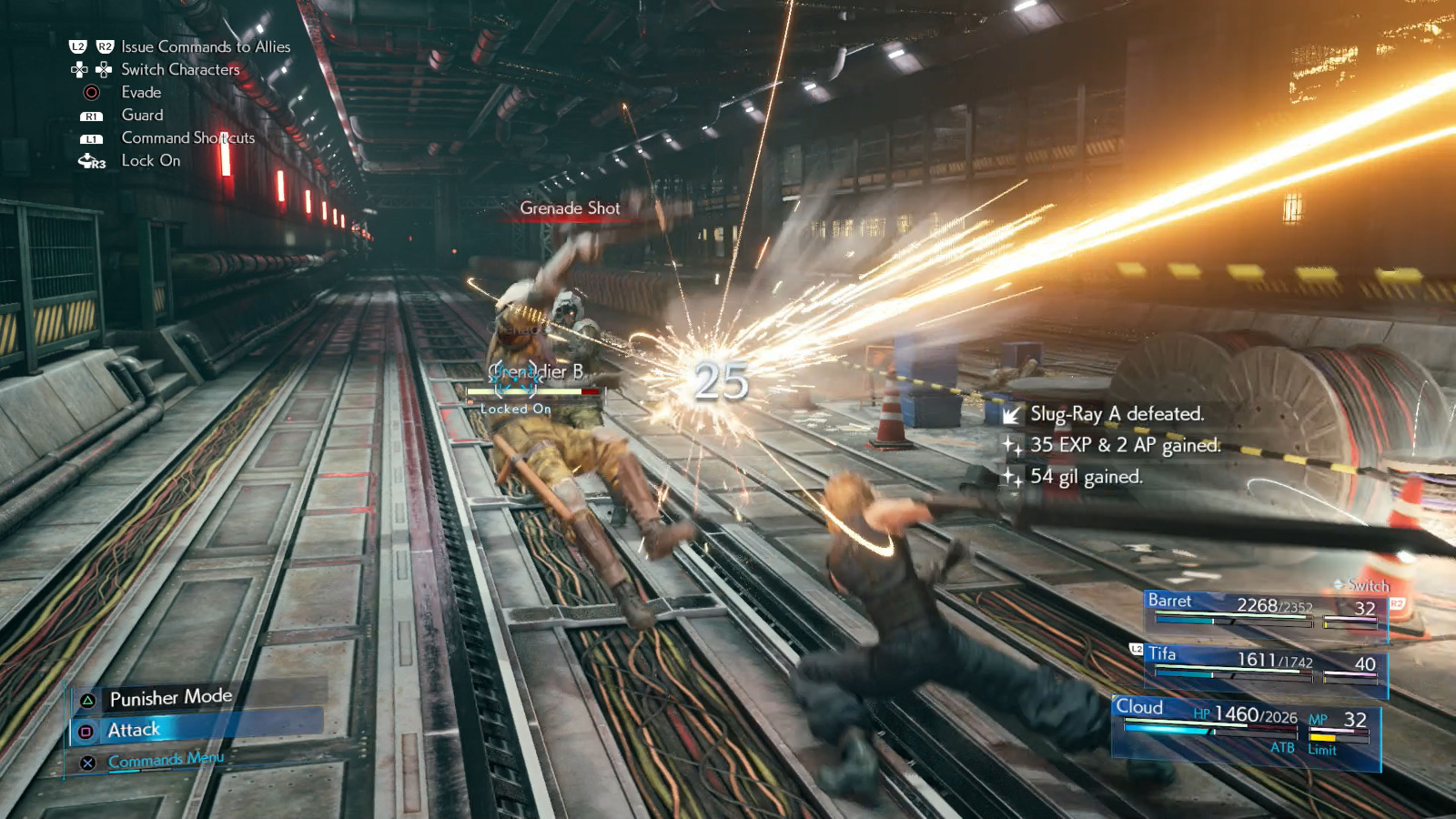Select the sparkle icon beside '35 EXP & 2 AP gained'
This screenshot has height=819, width=1456.
[x=1013, y=445]
